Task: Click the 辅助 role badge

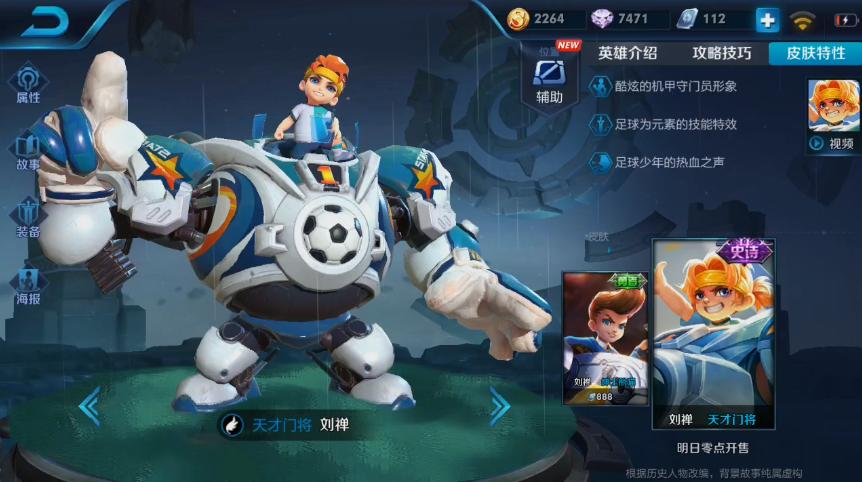Action: pyautogui.click(x=549, y=78)
